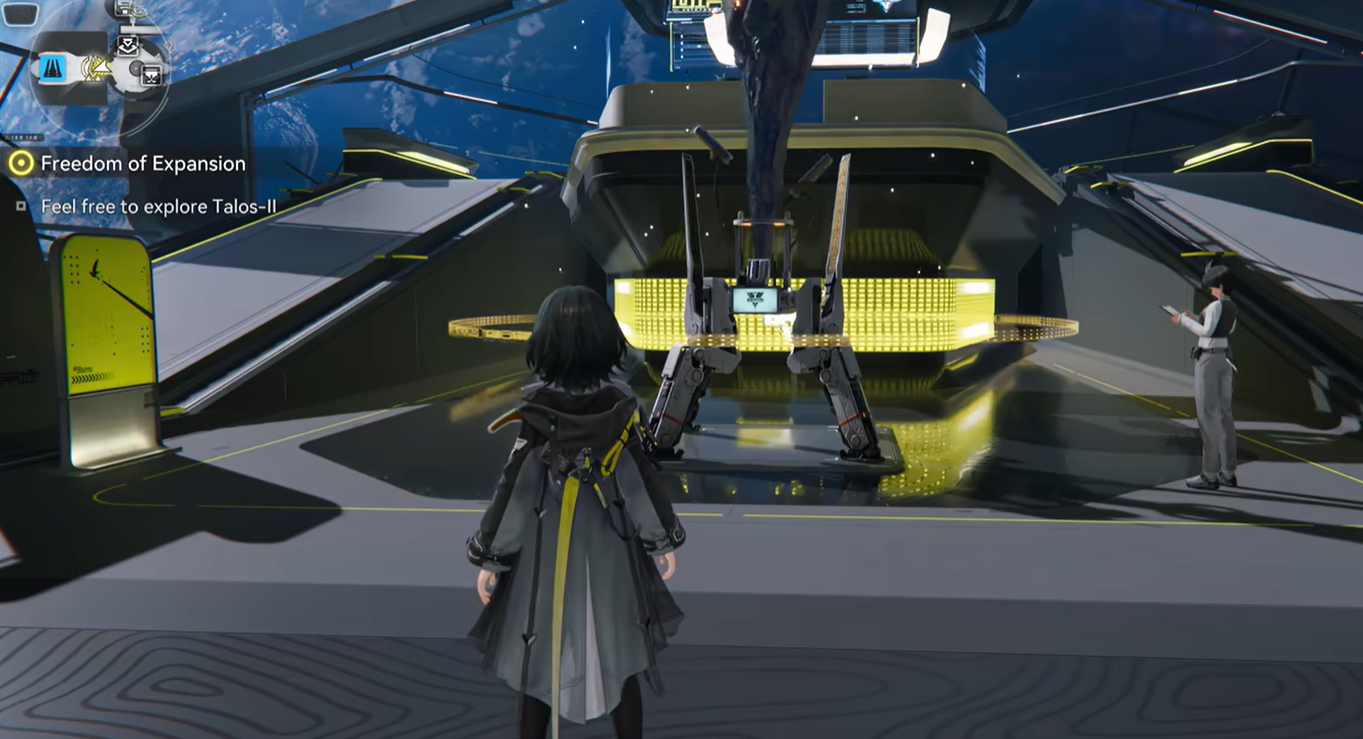Open the menu button above the minimap

click(x=21, y=14)
